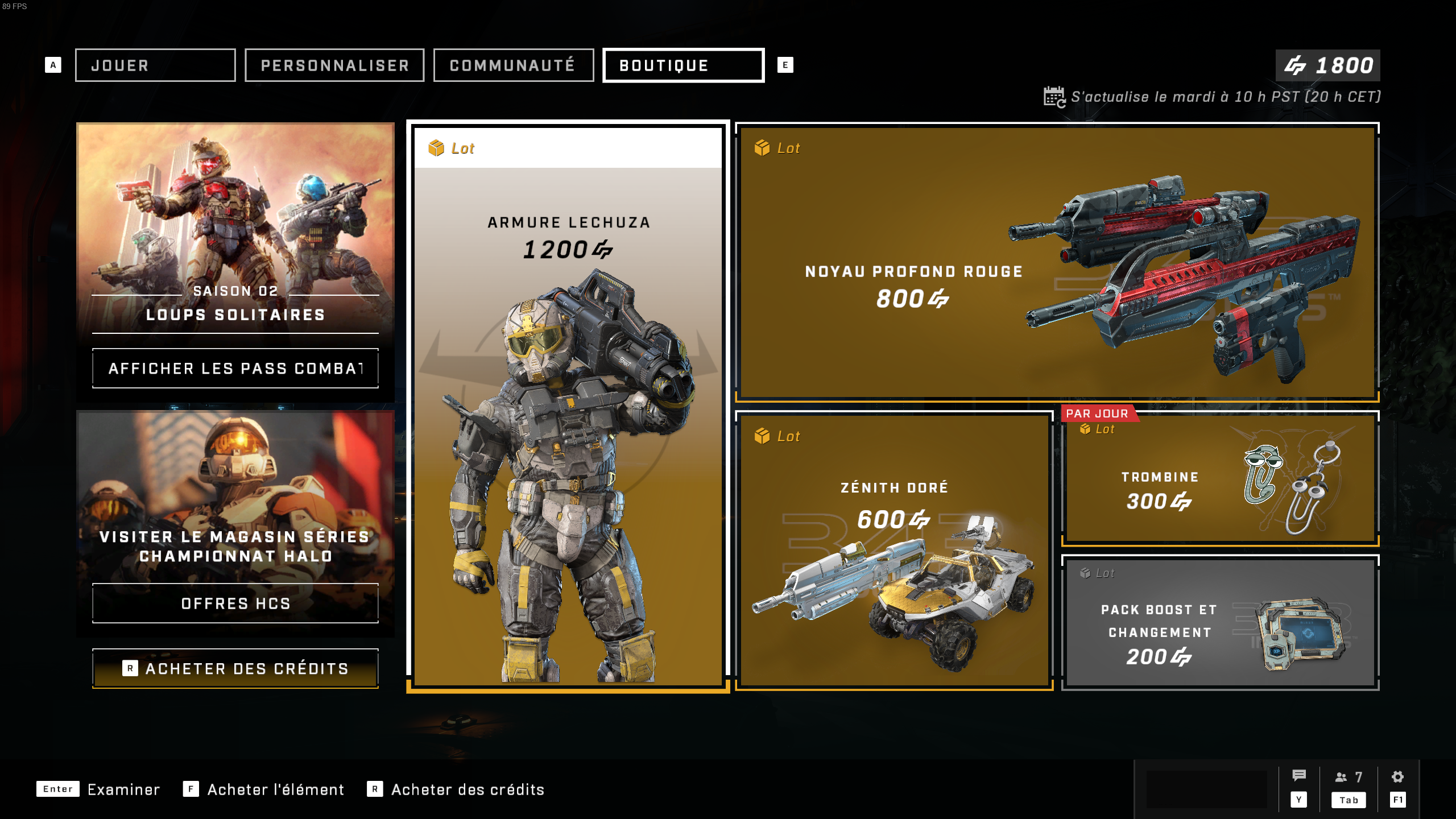Choose the Zénith Doré bundle
The width and height of the screenshot is (1456, 819).
pos(894,551)
